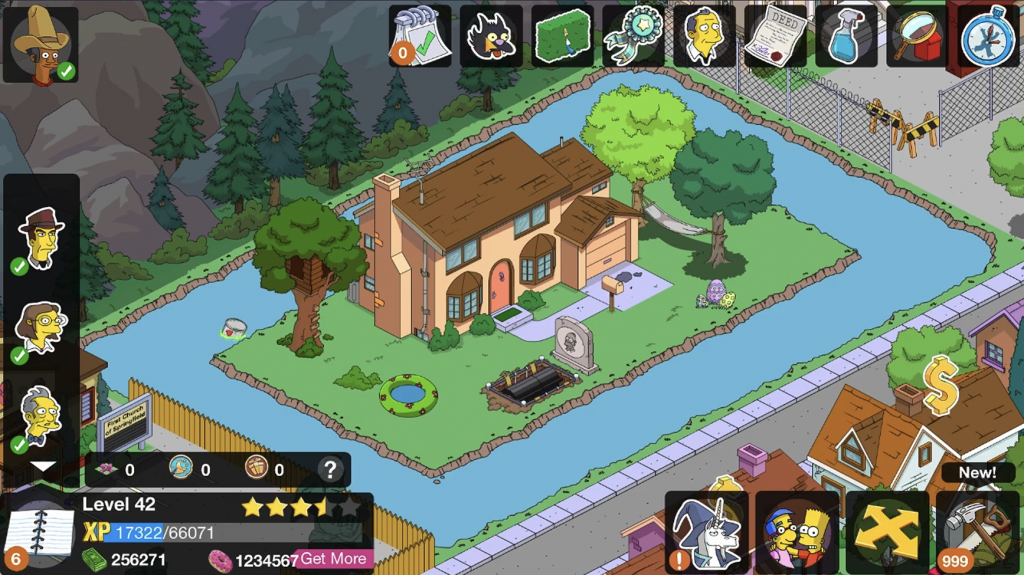Click Get More donuts
Viewport: 1024px width, 575px height.
point(334,559)
